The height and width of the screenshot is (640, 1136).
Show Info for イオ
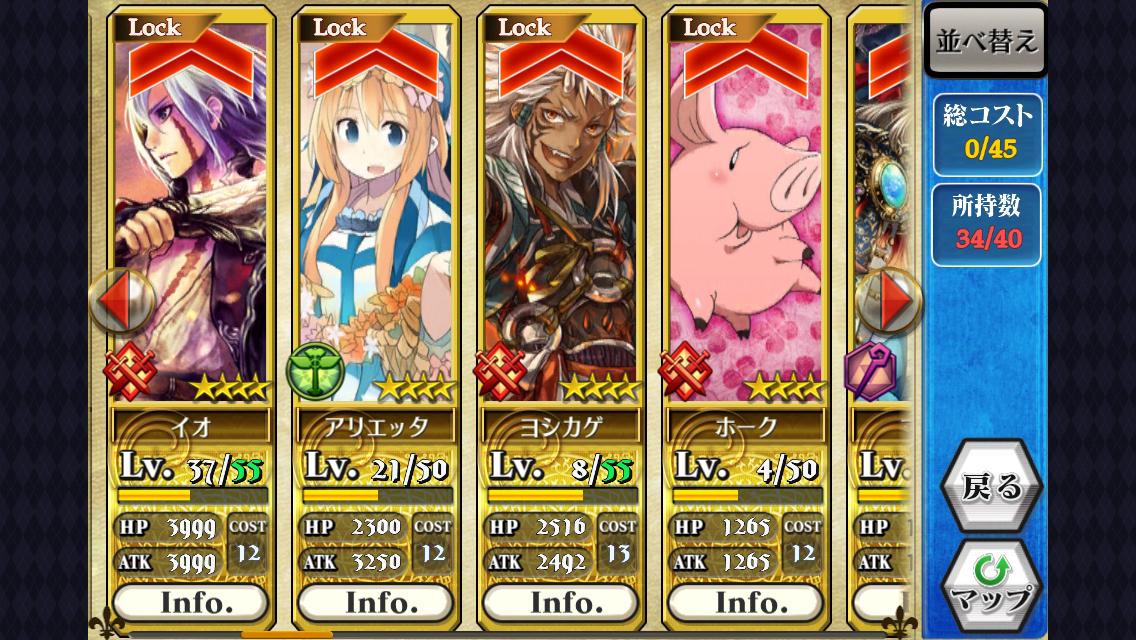click(190, 602)
